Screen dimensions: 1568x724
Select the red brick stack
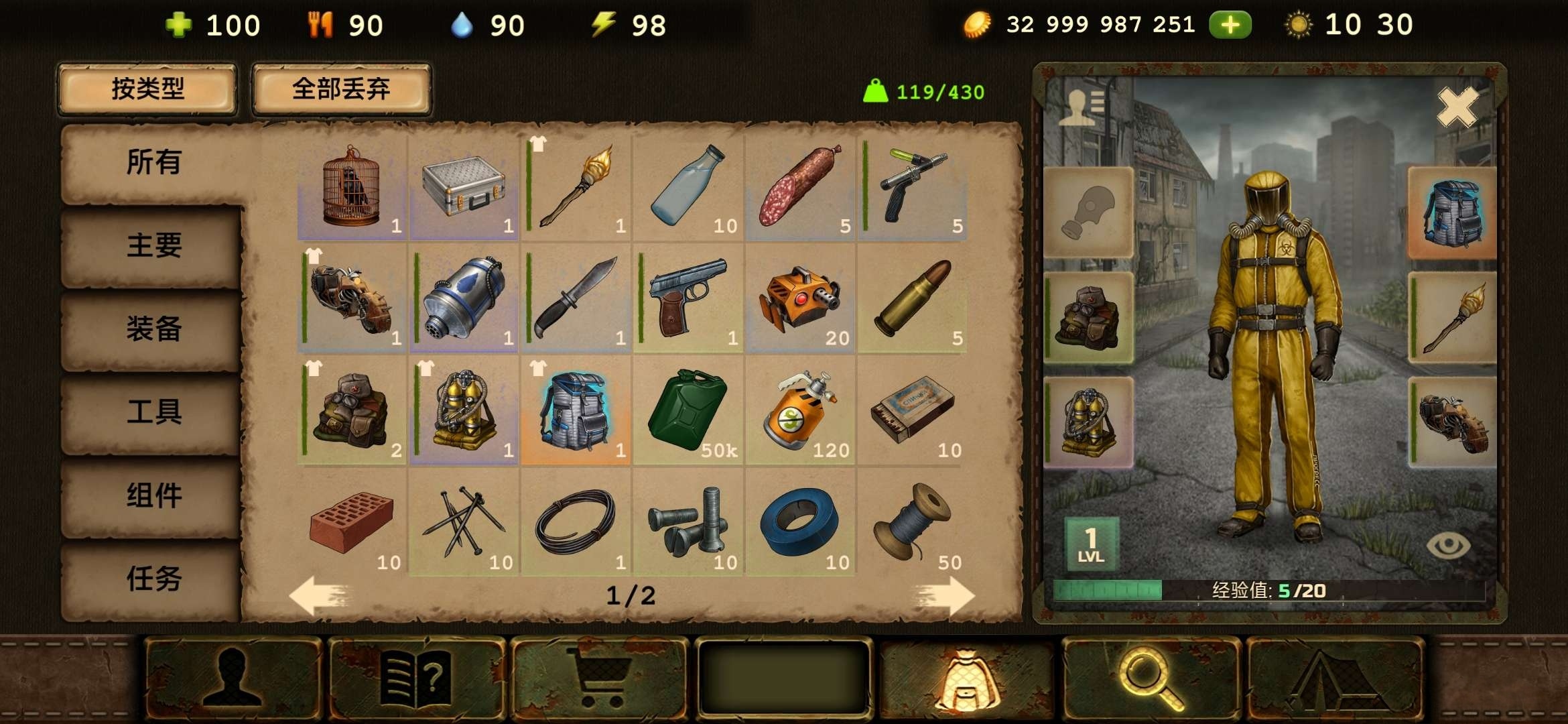coord(352,523)
